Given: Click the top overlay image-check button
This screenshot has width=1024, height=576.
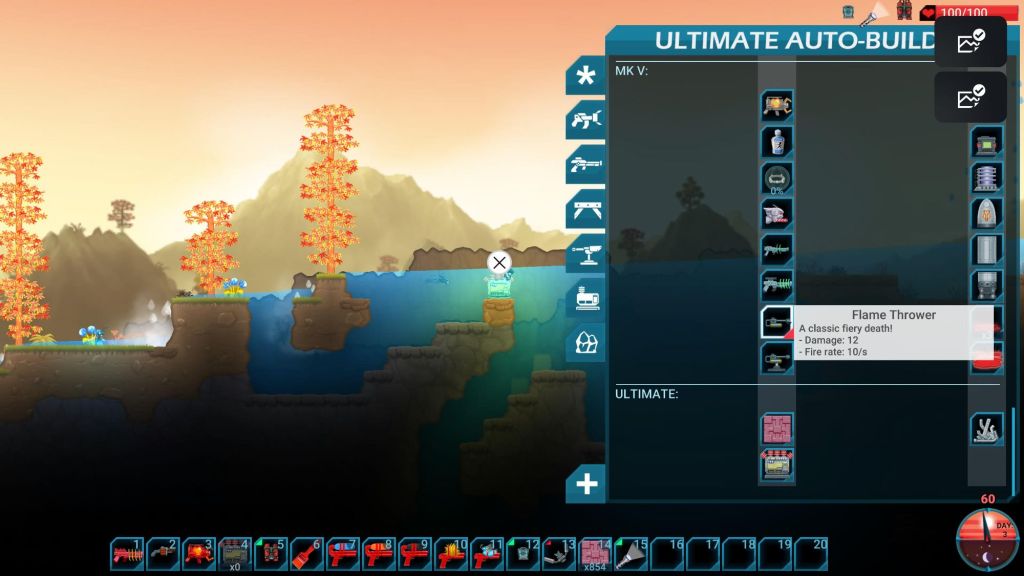Looking at the screenshot, I should tap(970, 42).
